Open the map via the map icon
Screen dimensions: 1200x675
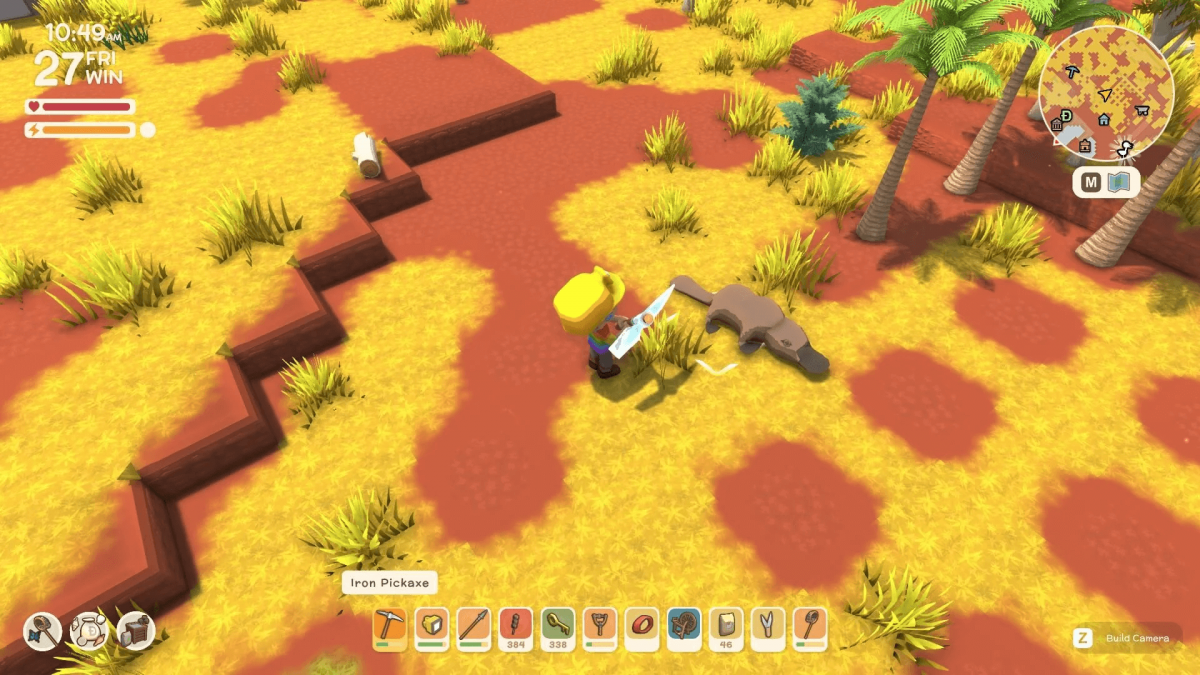[1118, 183]
